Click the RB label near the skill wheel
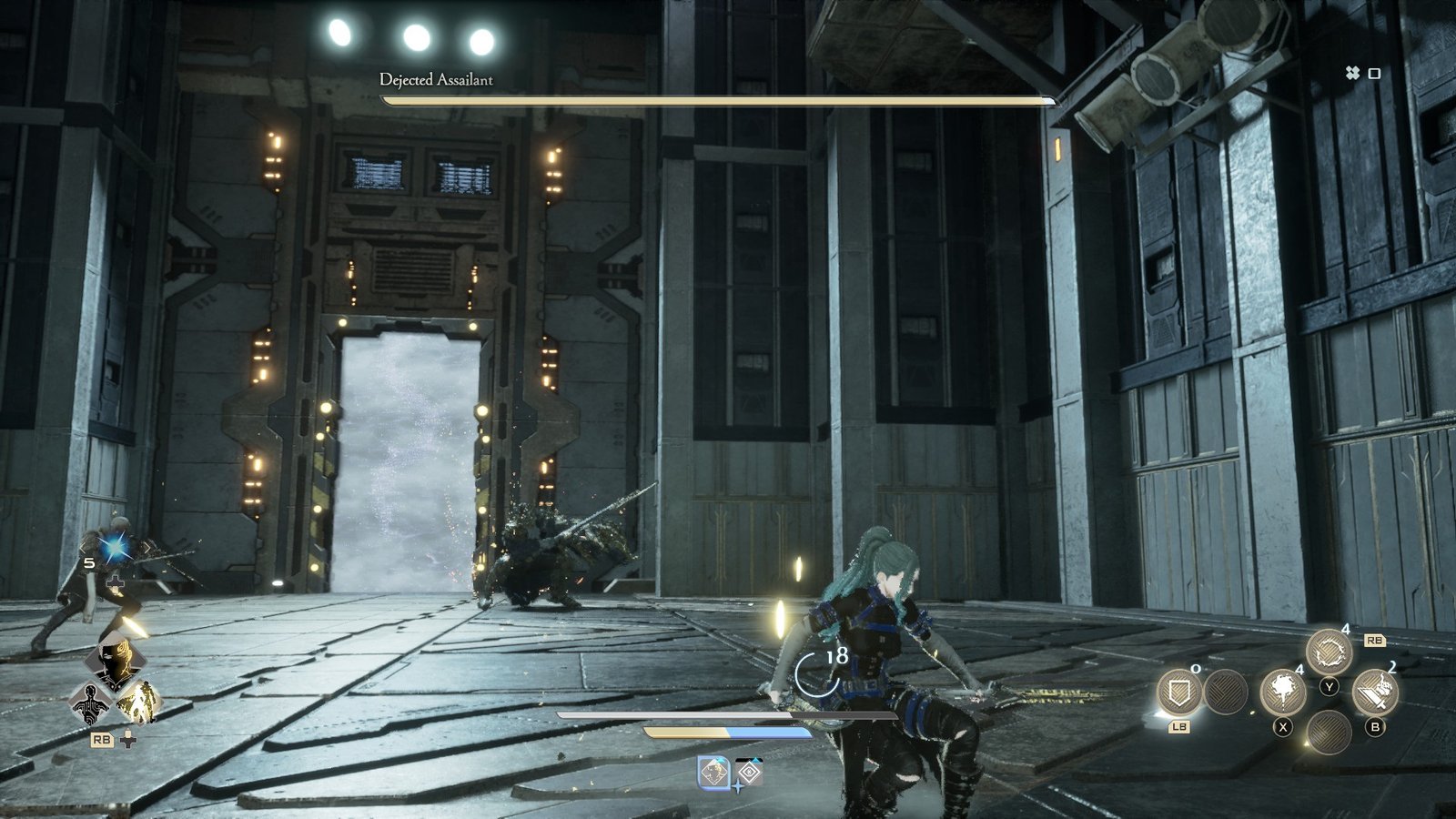 pyautogui.click(x=1376, y=640)
